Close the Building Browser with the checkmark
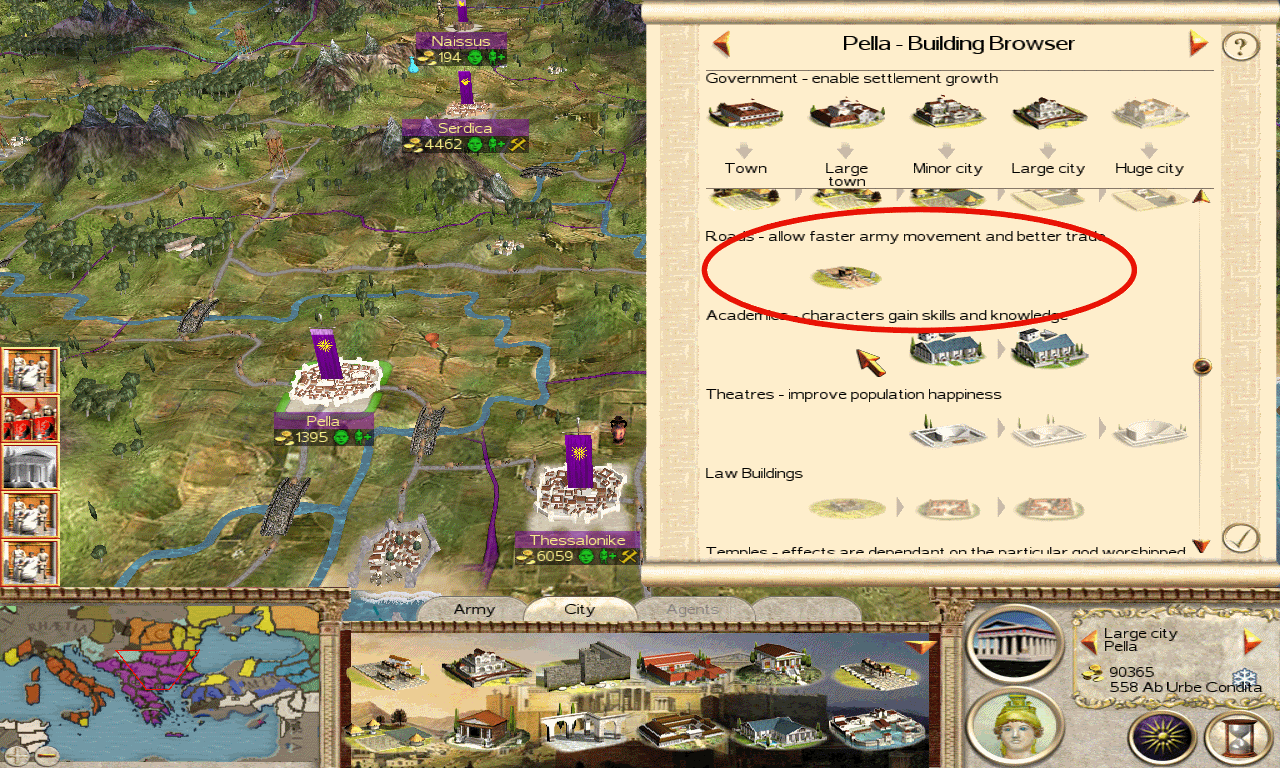1280x768 pixels. [1240, 538]
